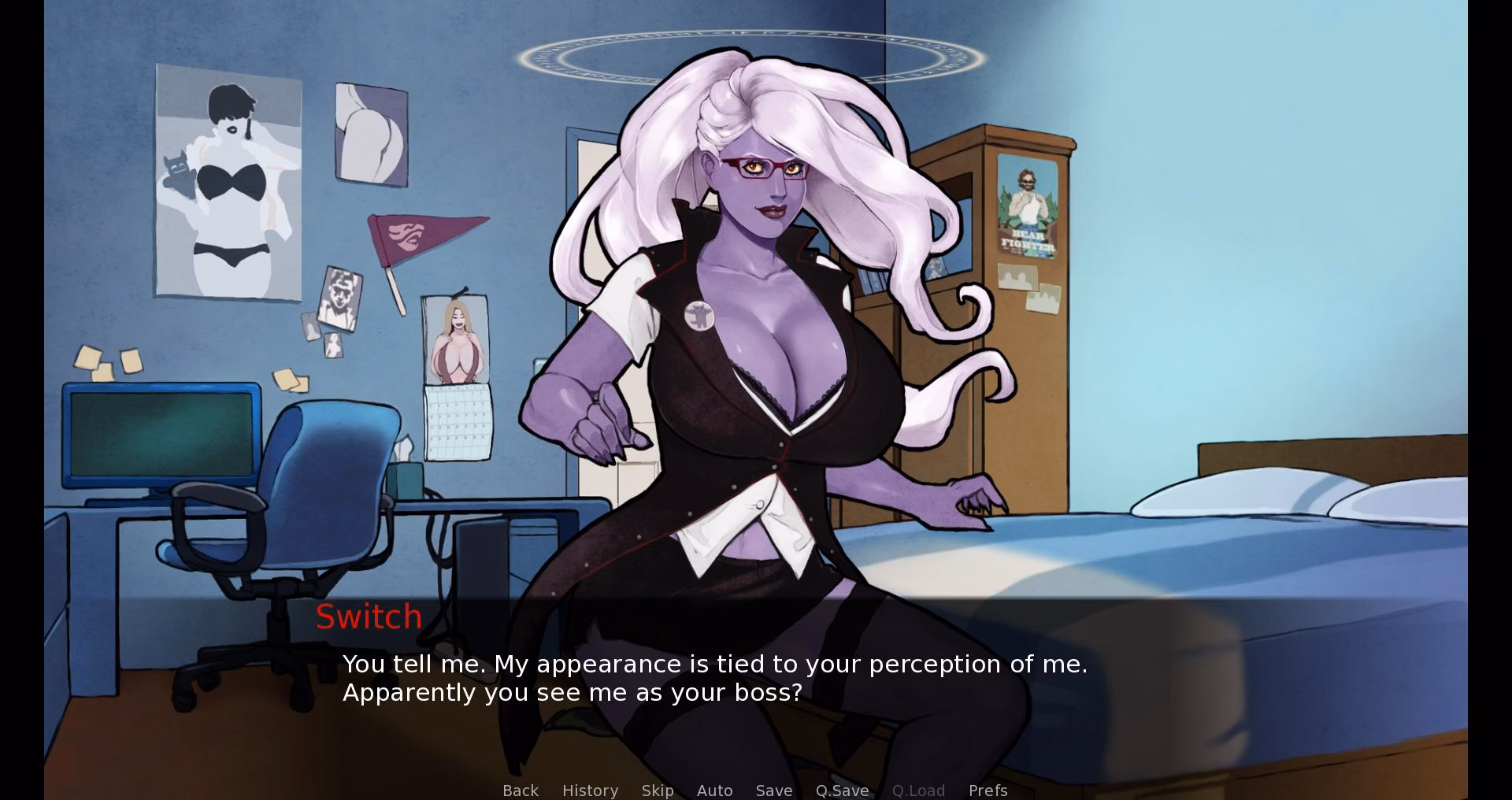
Task: Open the Prefs preferences menu
Action: pos(988,791)
